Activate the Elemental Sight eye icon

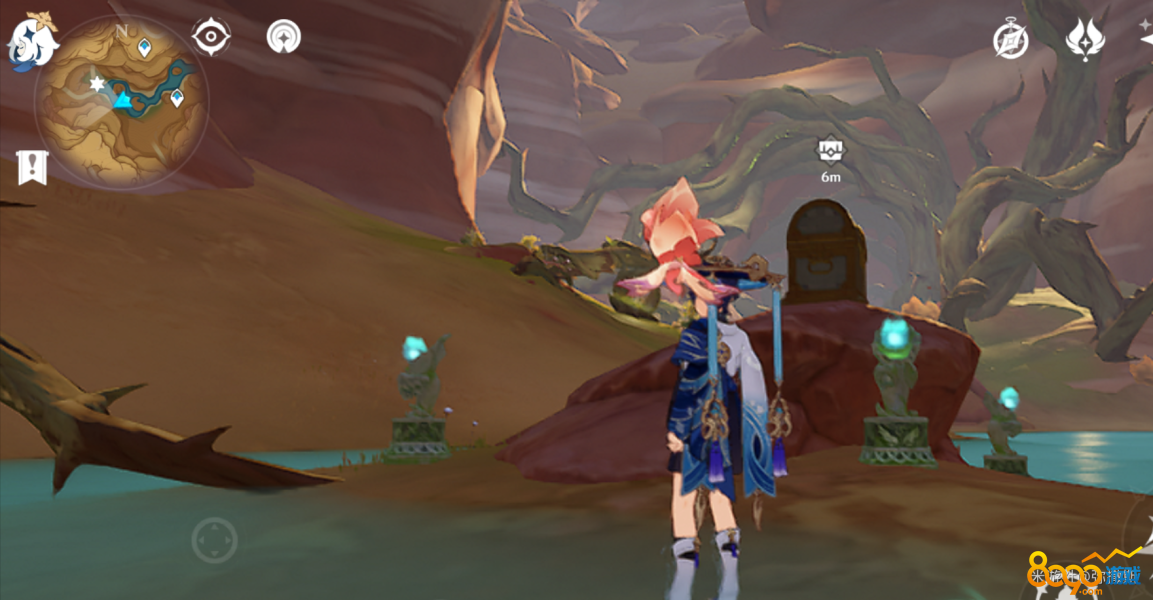(x=211, y=37)
